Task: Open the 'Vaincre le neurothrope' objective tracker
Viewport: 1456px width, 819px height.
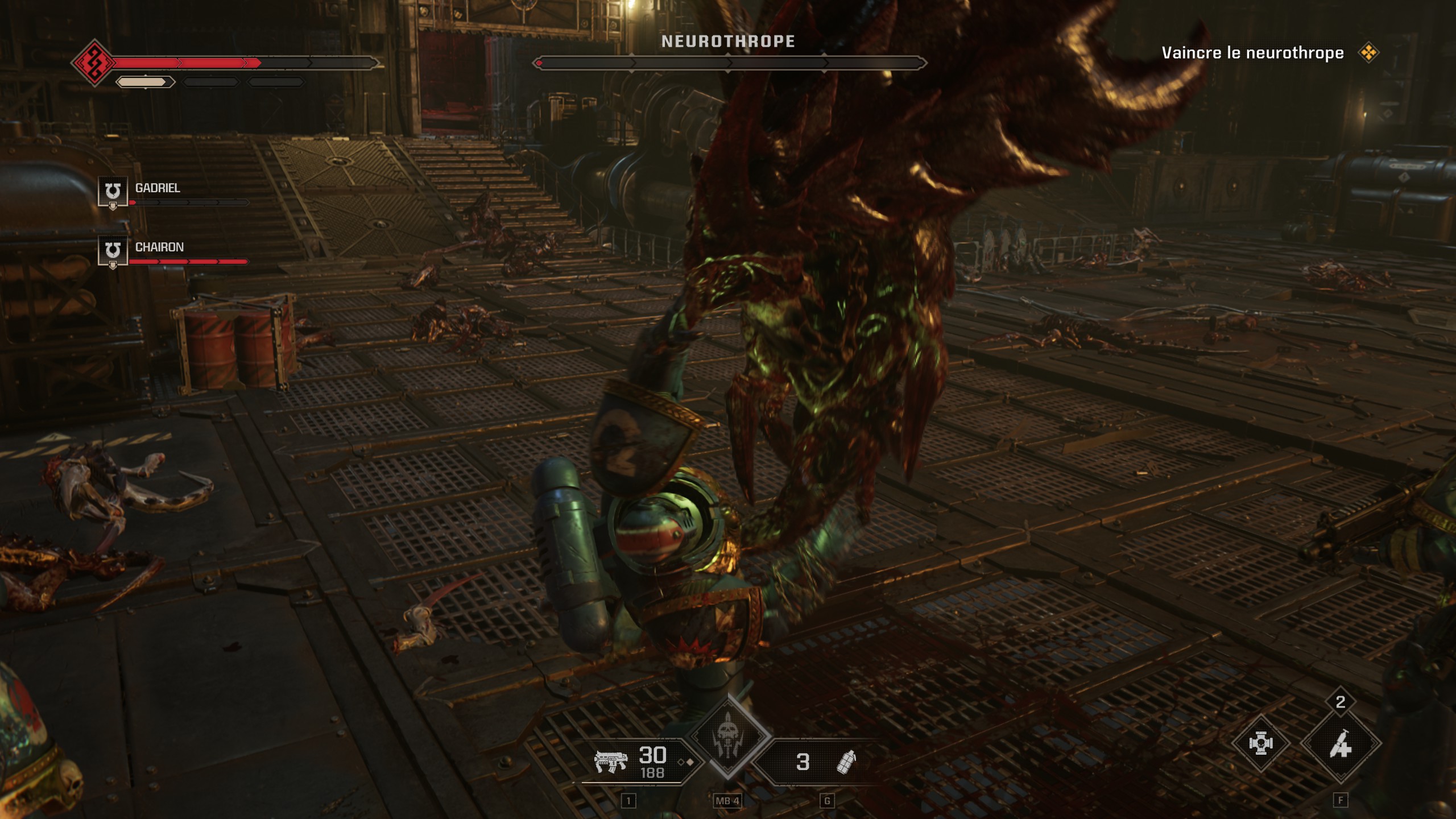Action: coord(1252,53)
